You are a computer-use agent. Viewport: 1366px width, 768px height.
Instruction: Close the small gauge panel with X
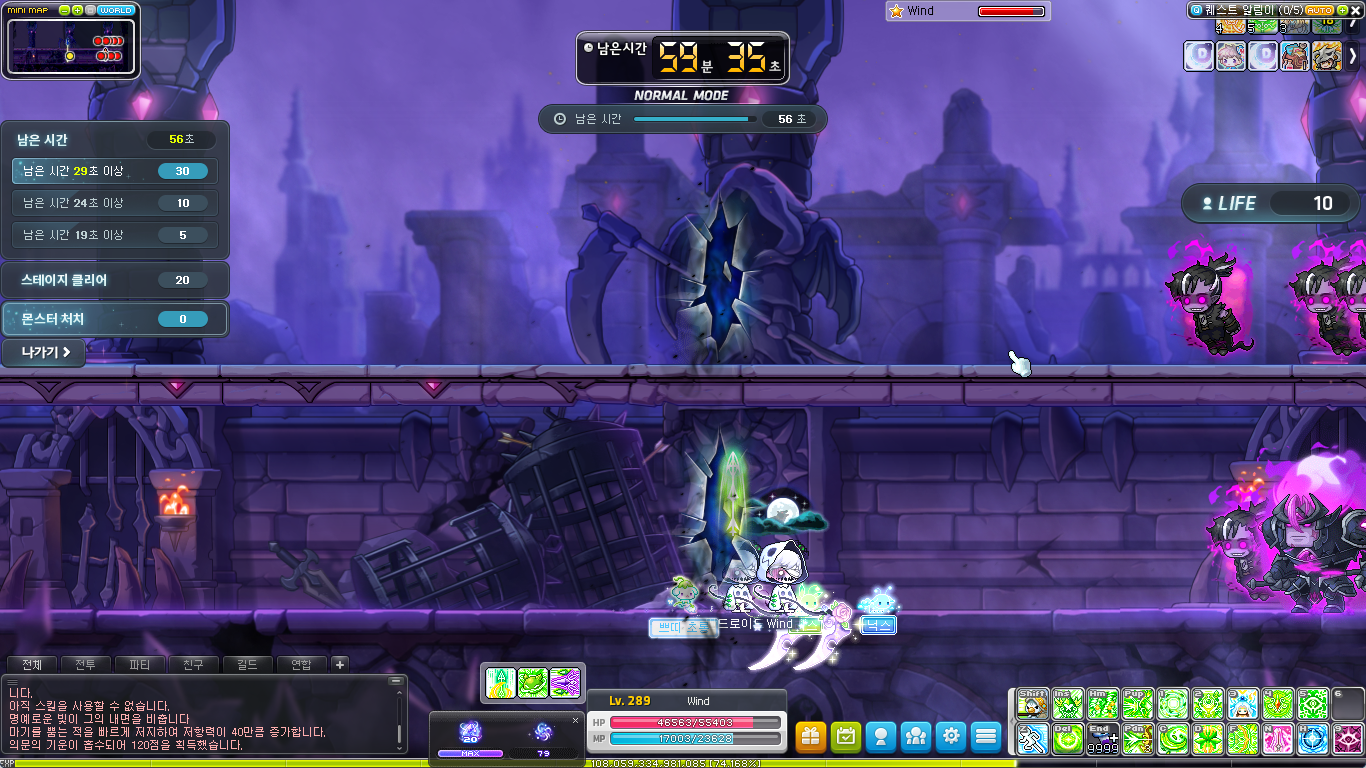[x=575, y=720]
